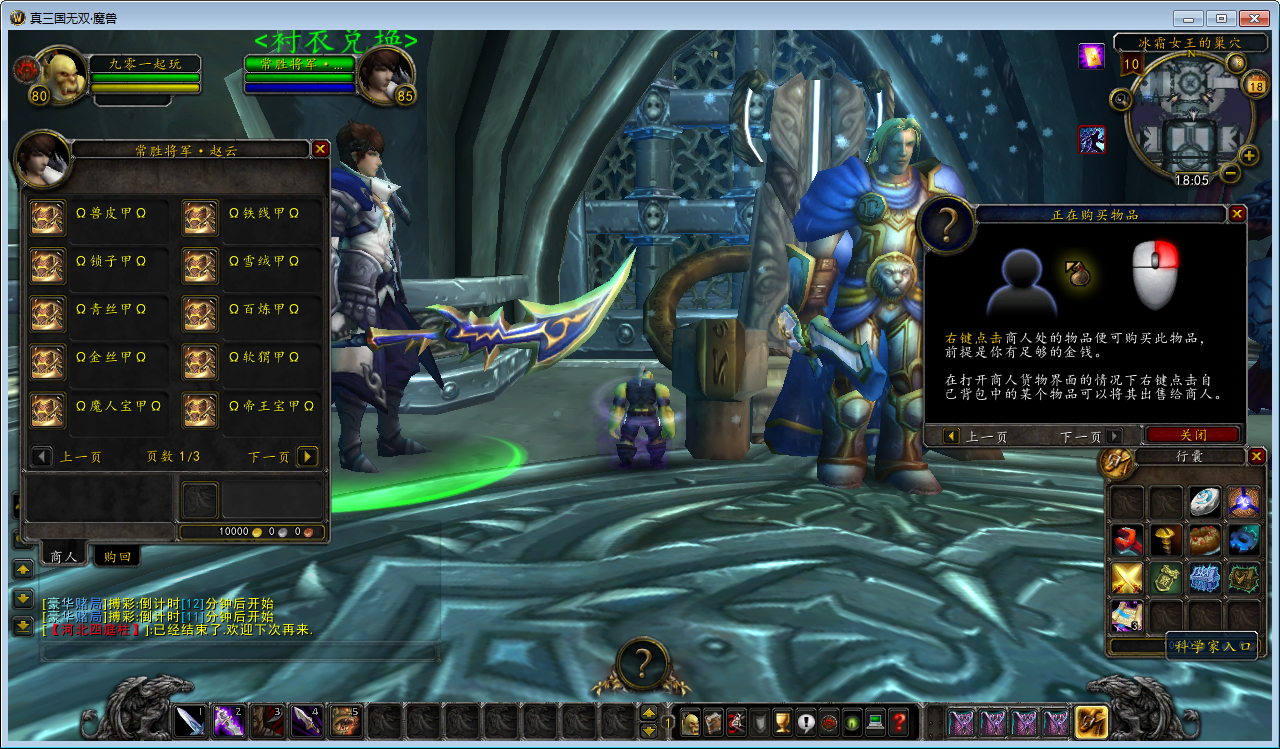Zoom out the minimap with minus button
This screenshot has height=749, width=1280.
(x=1231, y=172)
